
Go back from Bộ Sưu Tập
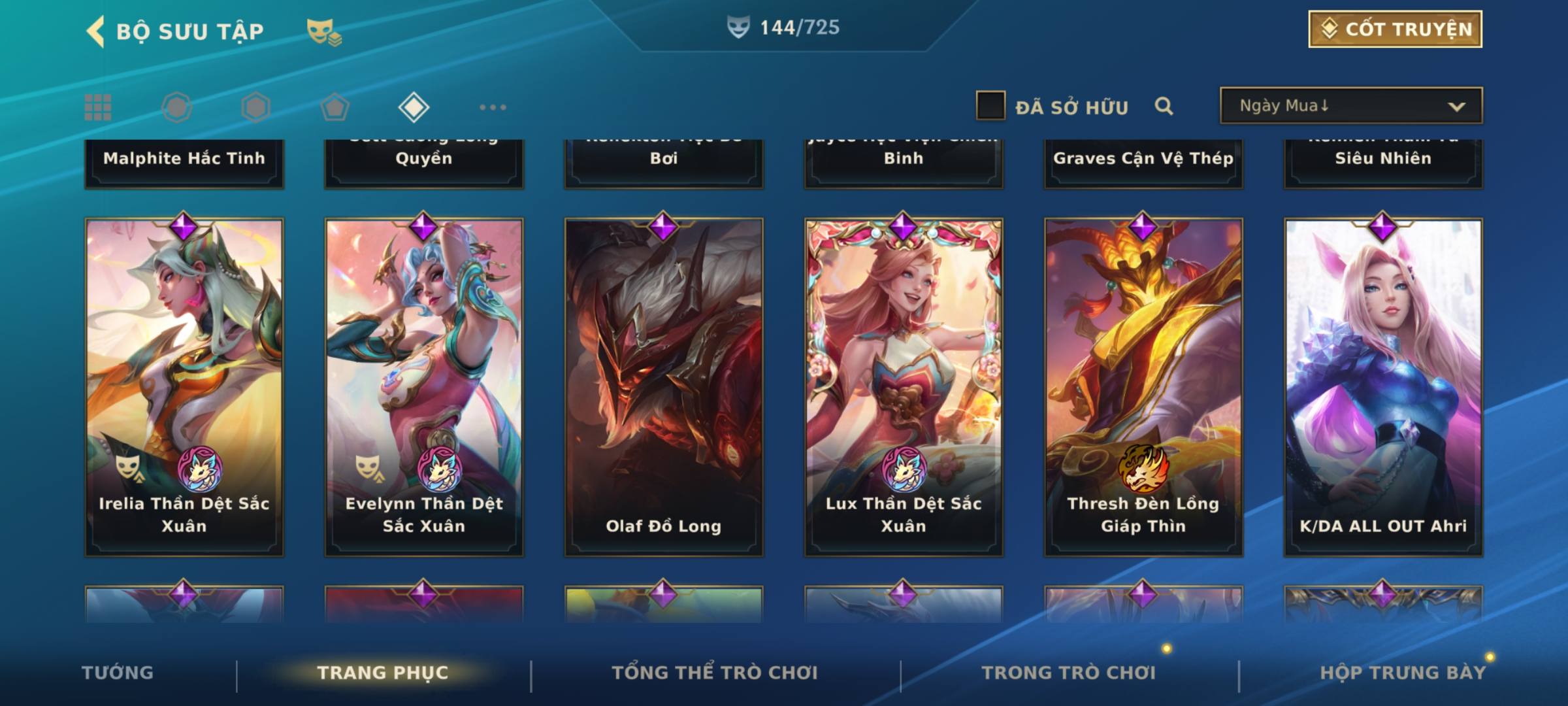(x=95, y=31)
